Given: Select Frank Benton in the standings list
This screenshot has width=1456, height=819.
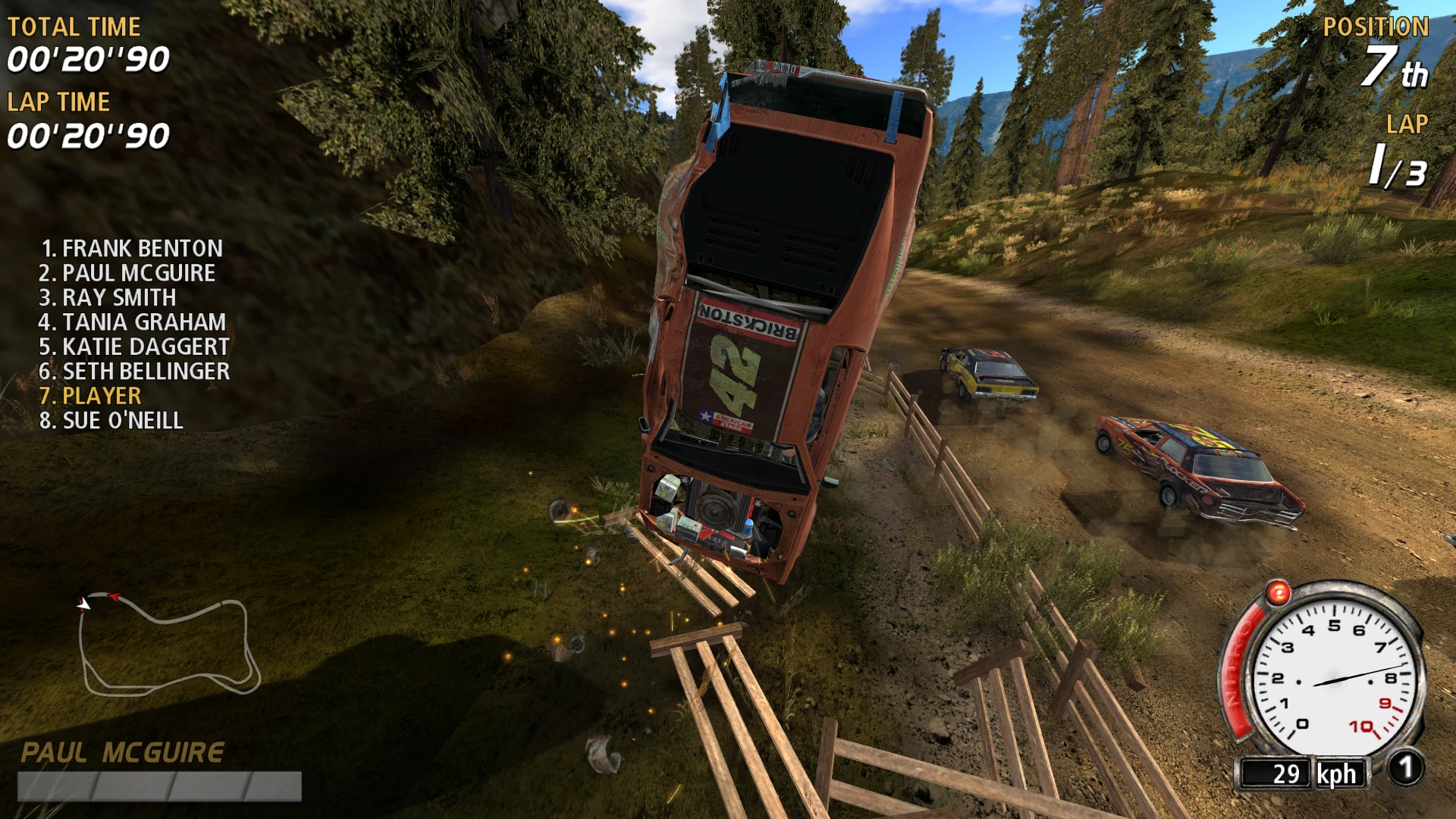Looking at the screenshot, I should coord(132,249).
